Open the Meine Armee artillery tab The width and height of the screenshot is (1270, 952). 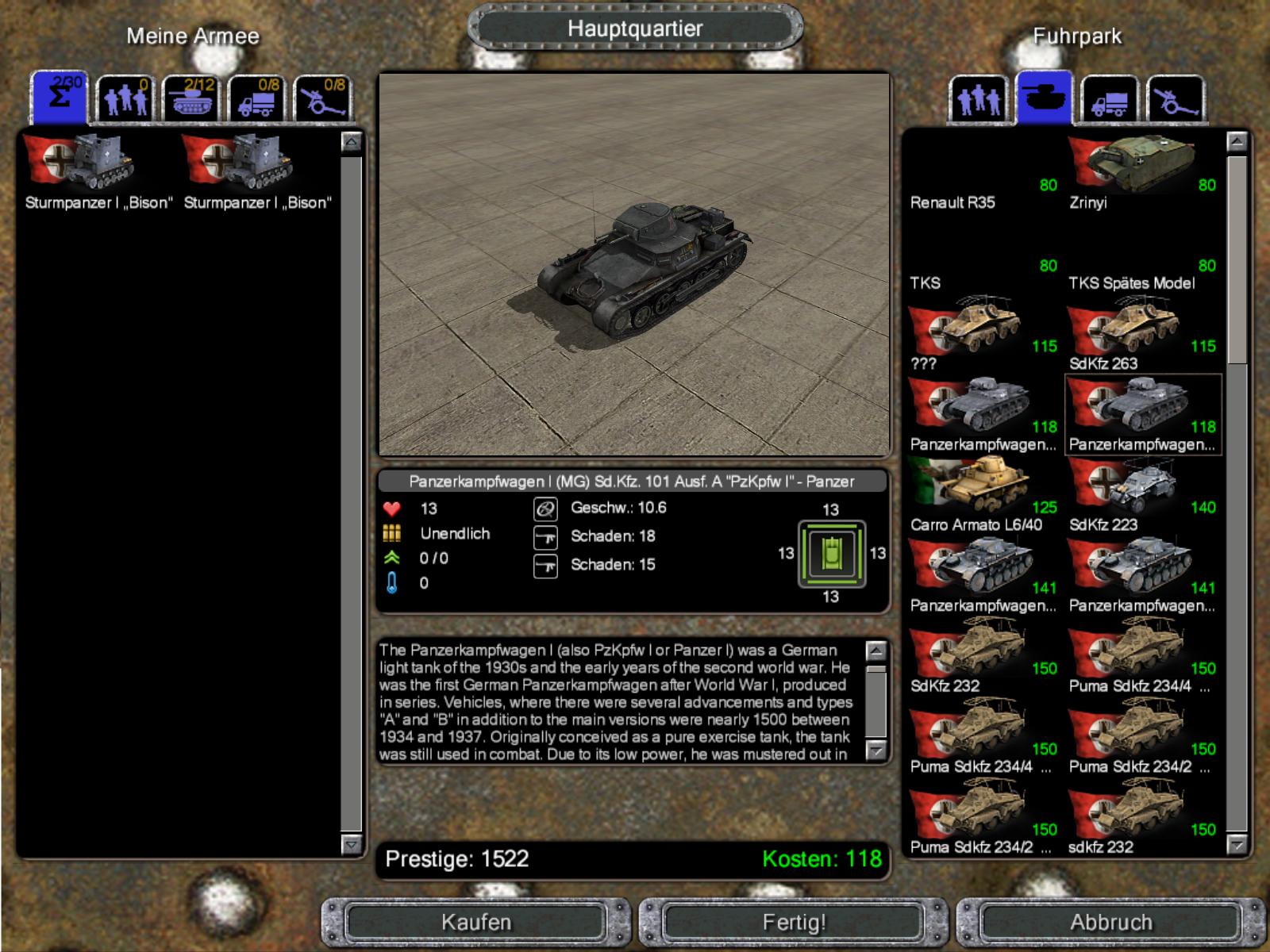point(323,100)
